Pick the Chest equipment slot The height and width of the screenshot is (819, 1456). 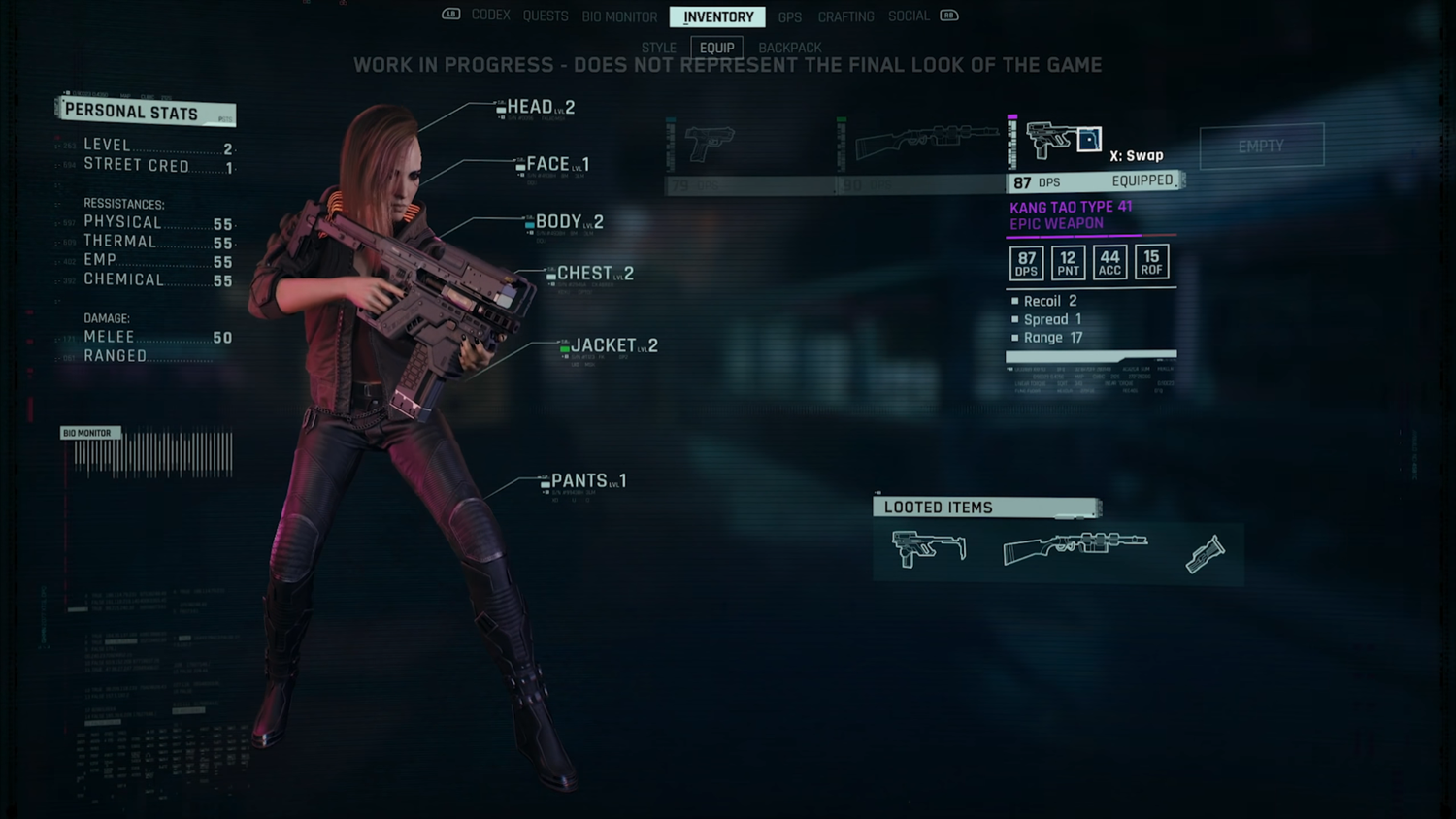593,274
